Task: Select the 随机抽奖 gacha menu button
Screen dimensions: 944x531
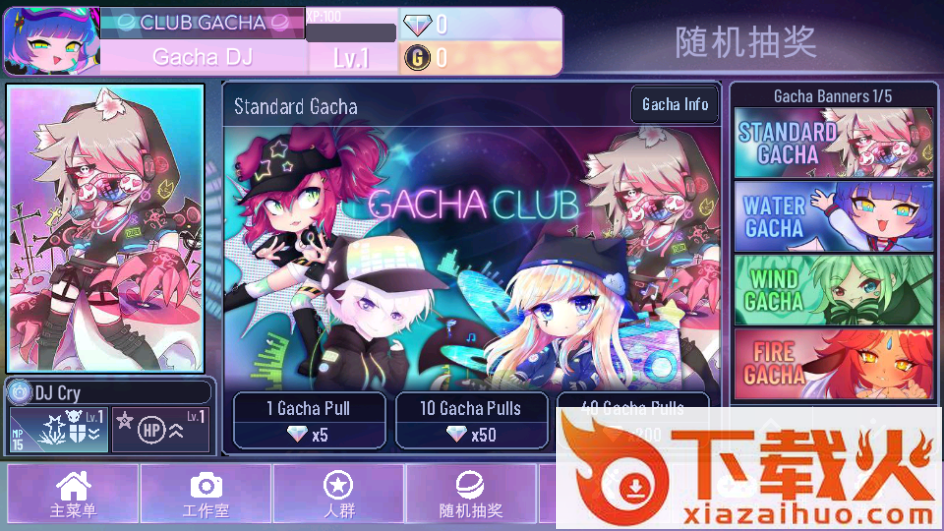Action: pos(470,495)
